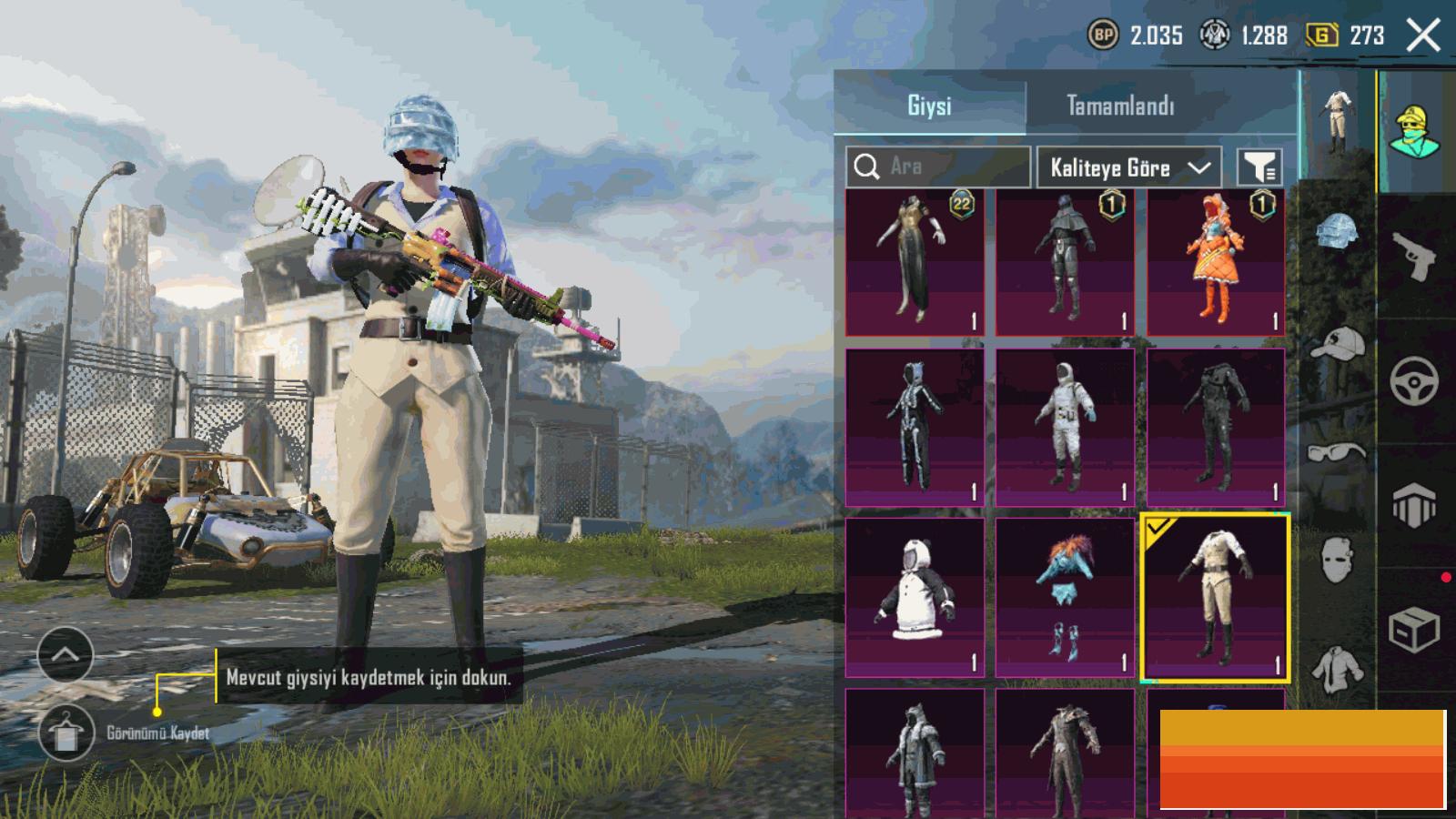Show the helmet category
The image size is (1456, 819).
(1337, 232)
